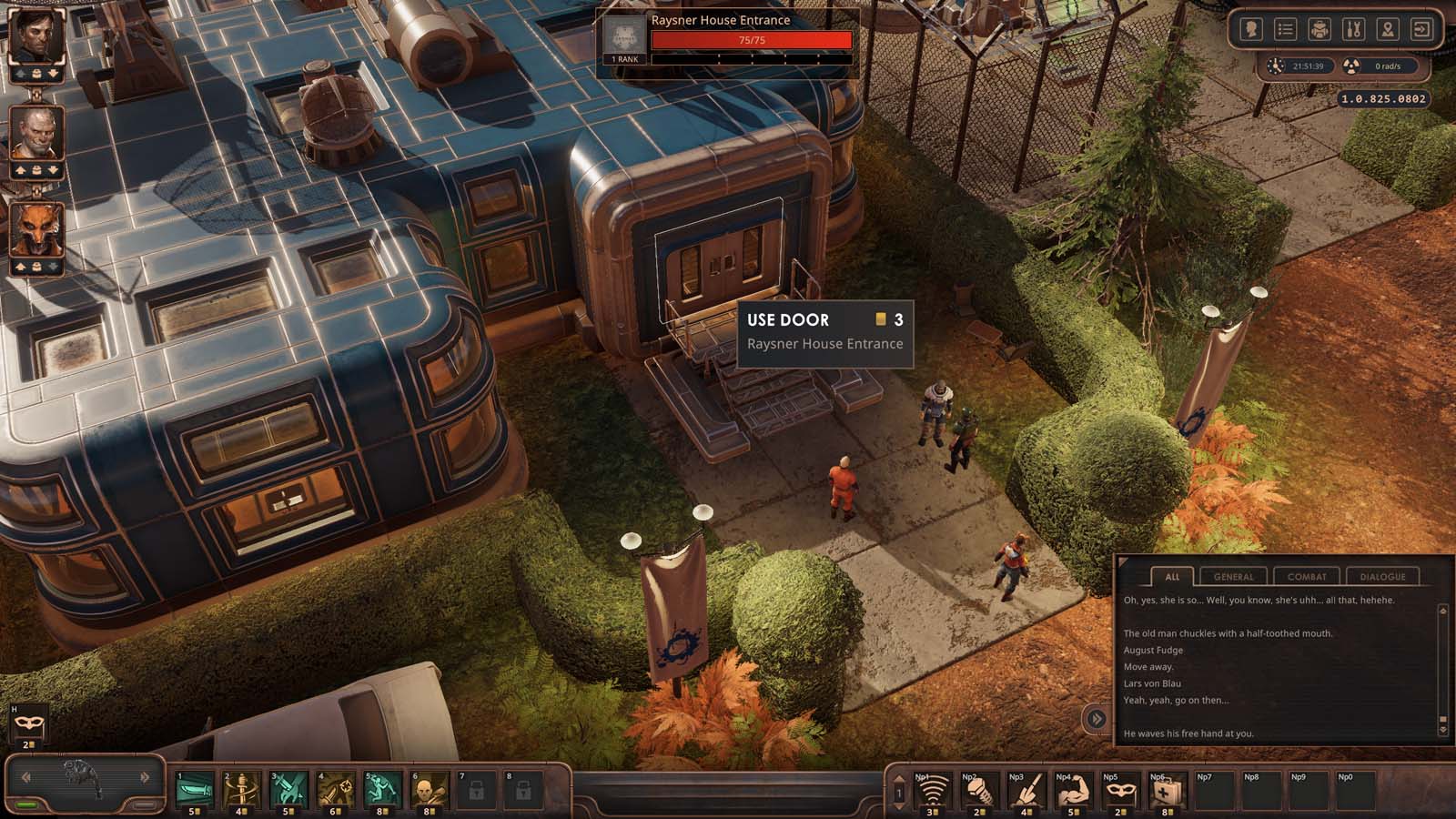1456x819 pixels.
Task: Open the backpack inventory
Action: point(1319,30)
